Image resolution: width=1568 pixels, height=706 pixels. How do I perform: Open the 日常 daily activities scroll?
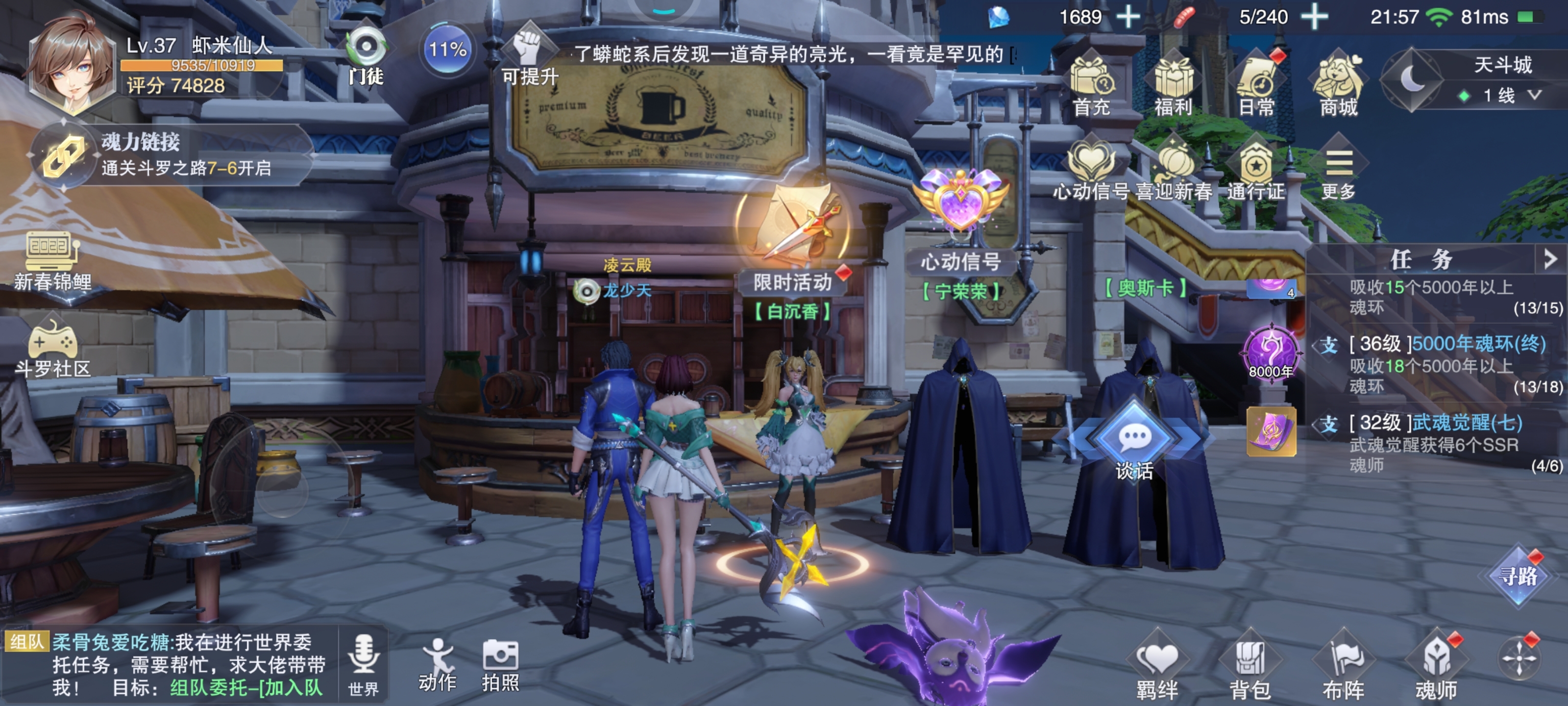pyautogui.click(x=1256, y=84)
